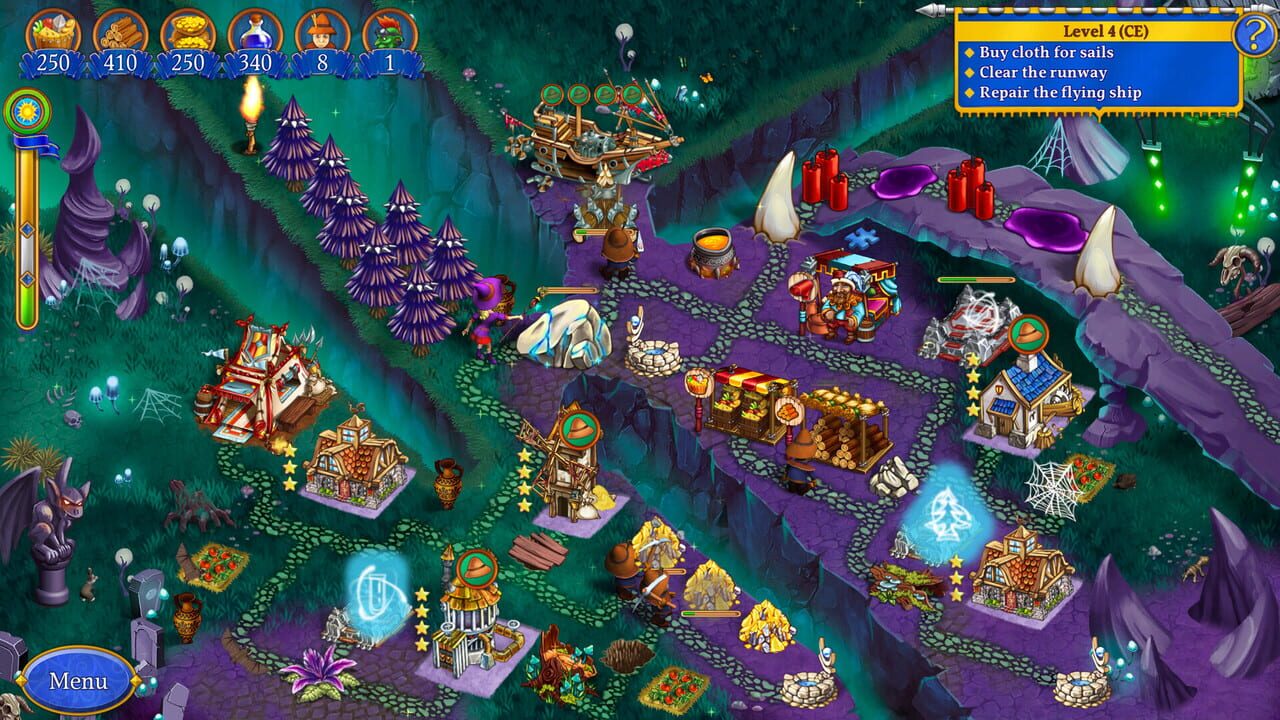The width and height of the screenshot is (1280, 720).
Task: Click the wood logs resource icon
Action: click(122, 33)
